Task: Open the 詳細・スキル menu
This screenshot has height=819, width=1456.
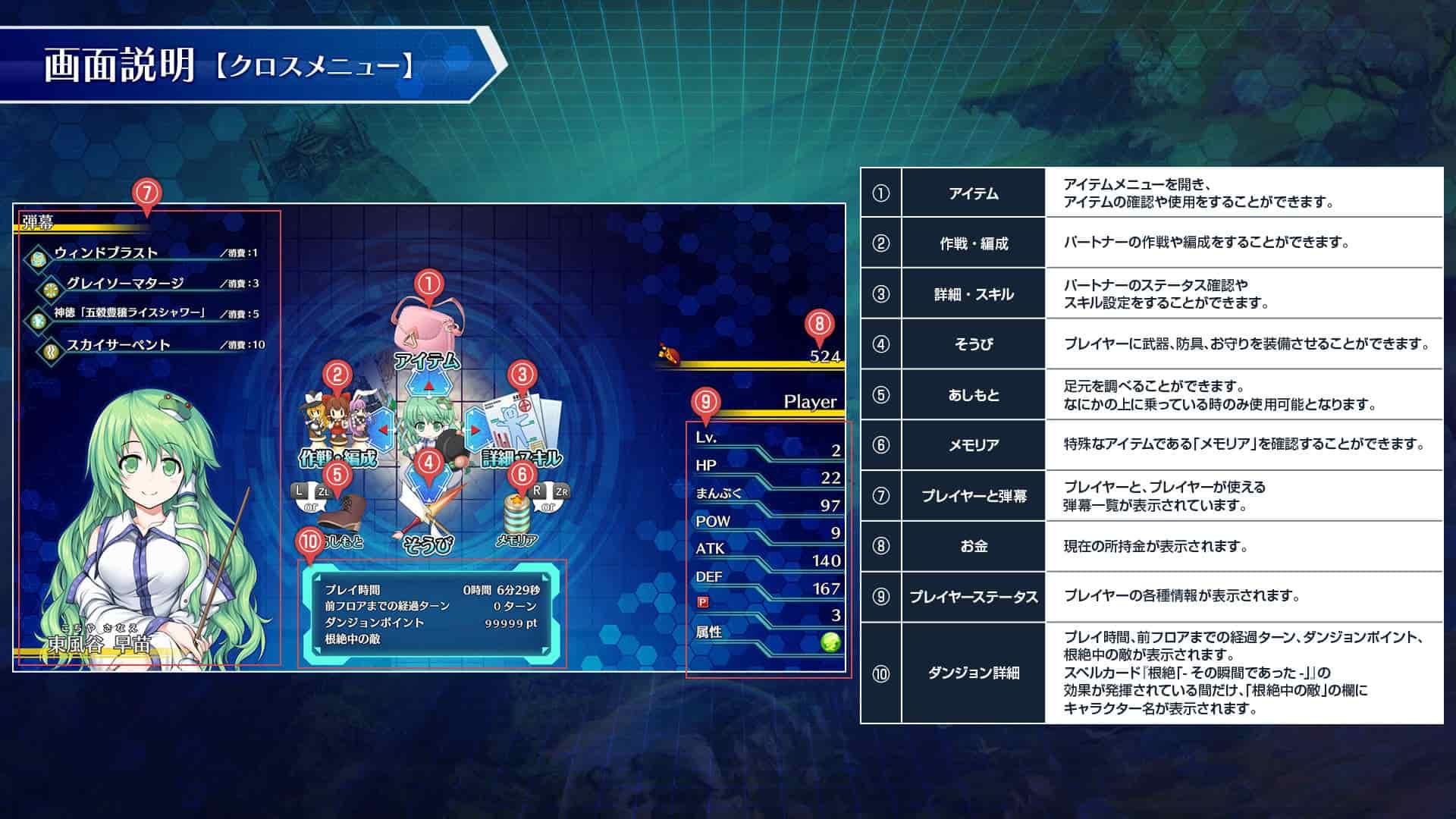Action: (523, 426)
